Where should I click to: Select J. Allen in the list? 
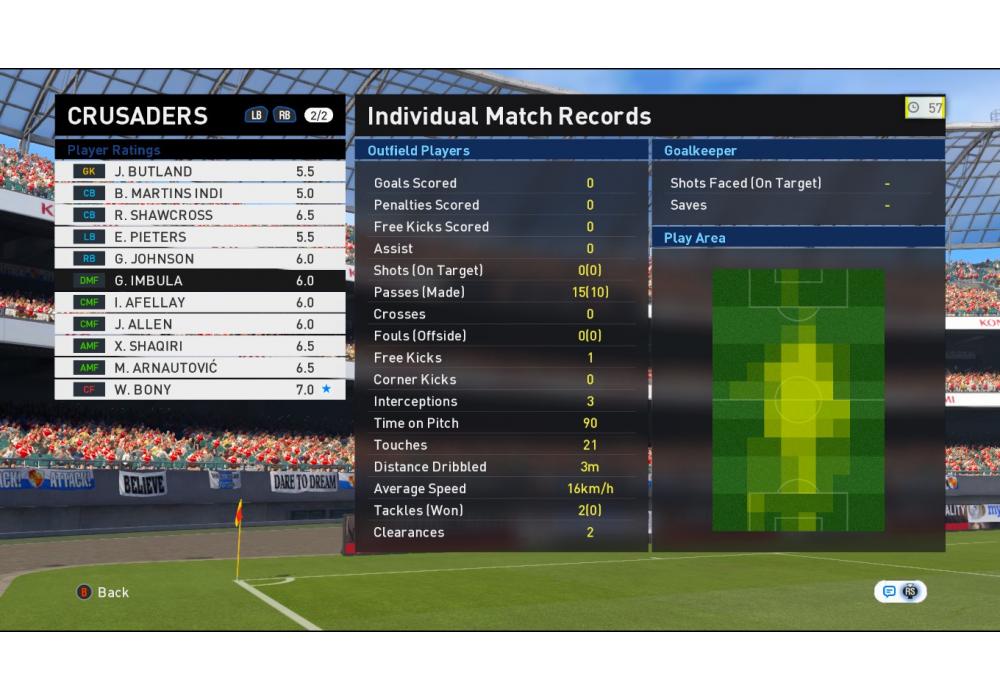tap(200, 325)
